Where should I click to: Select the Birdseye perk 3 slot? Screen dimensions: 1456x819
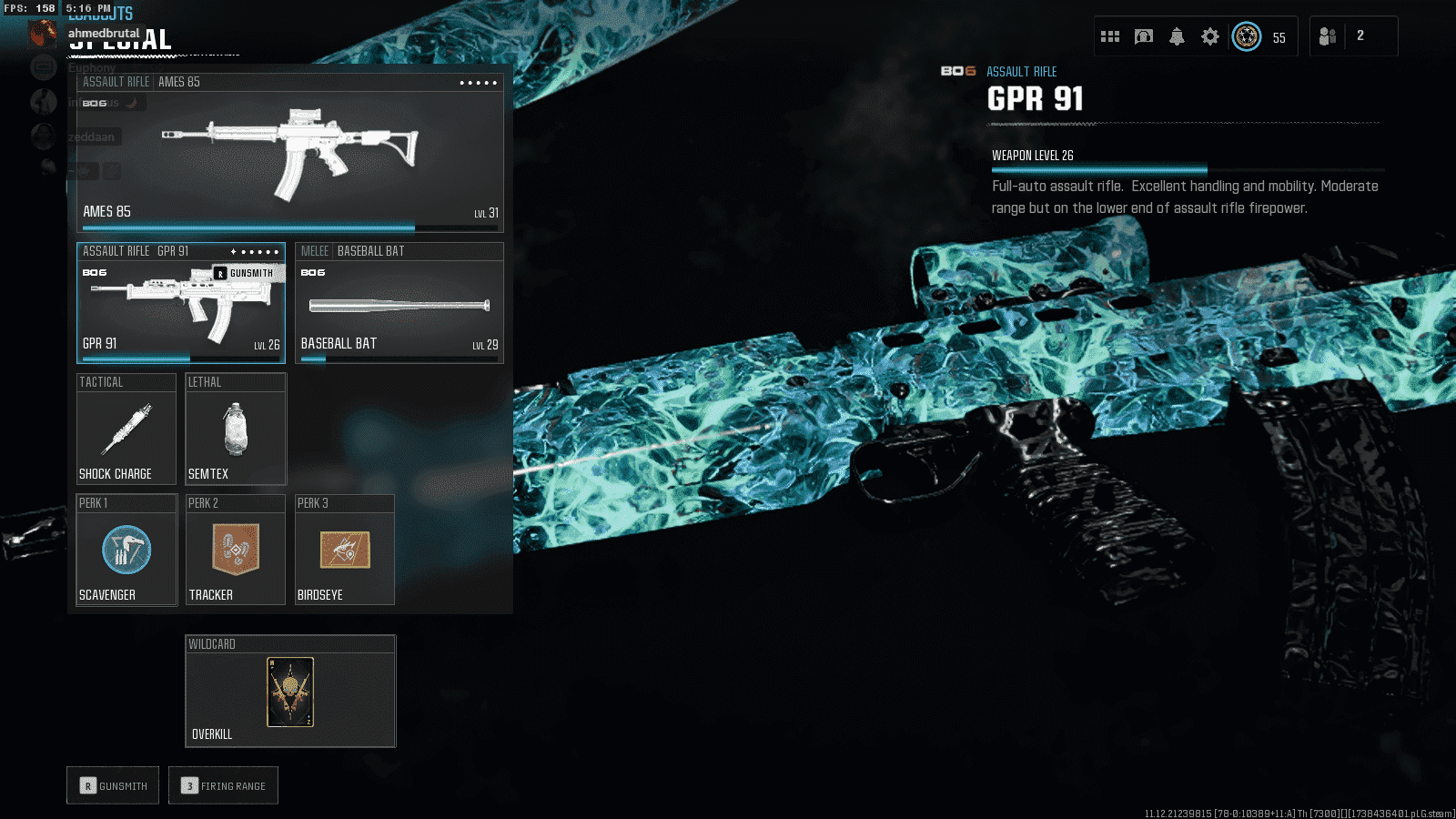point(345,551)
